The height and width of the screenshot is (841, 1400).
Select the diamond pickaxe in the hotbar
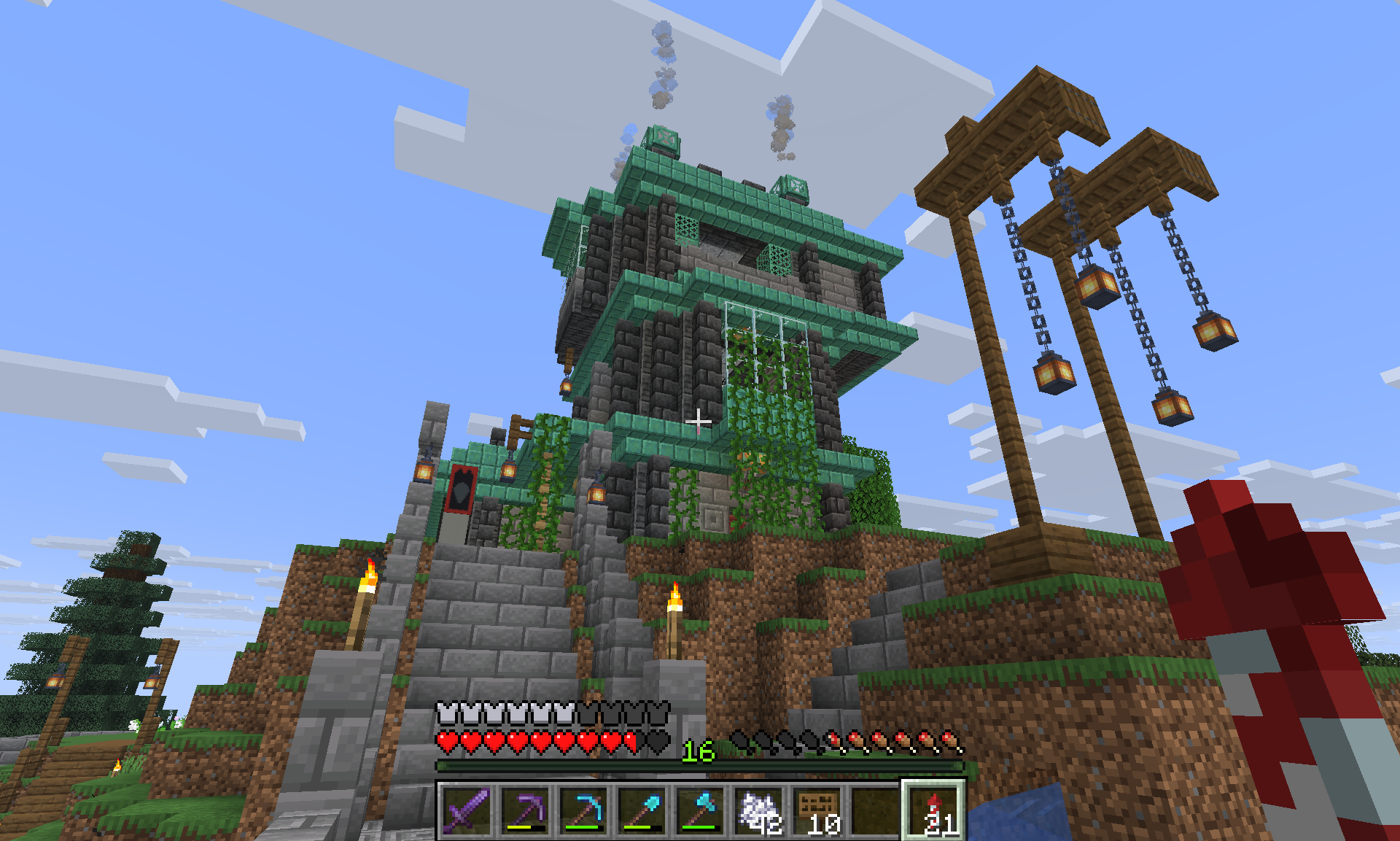point(583,810)
